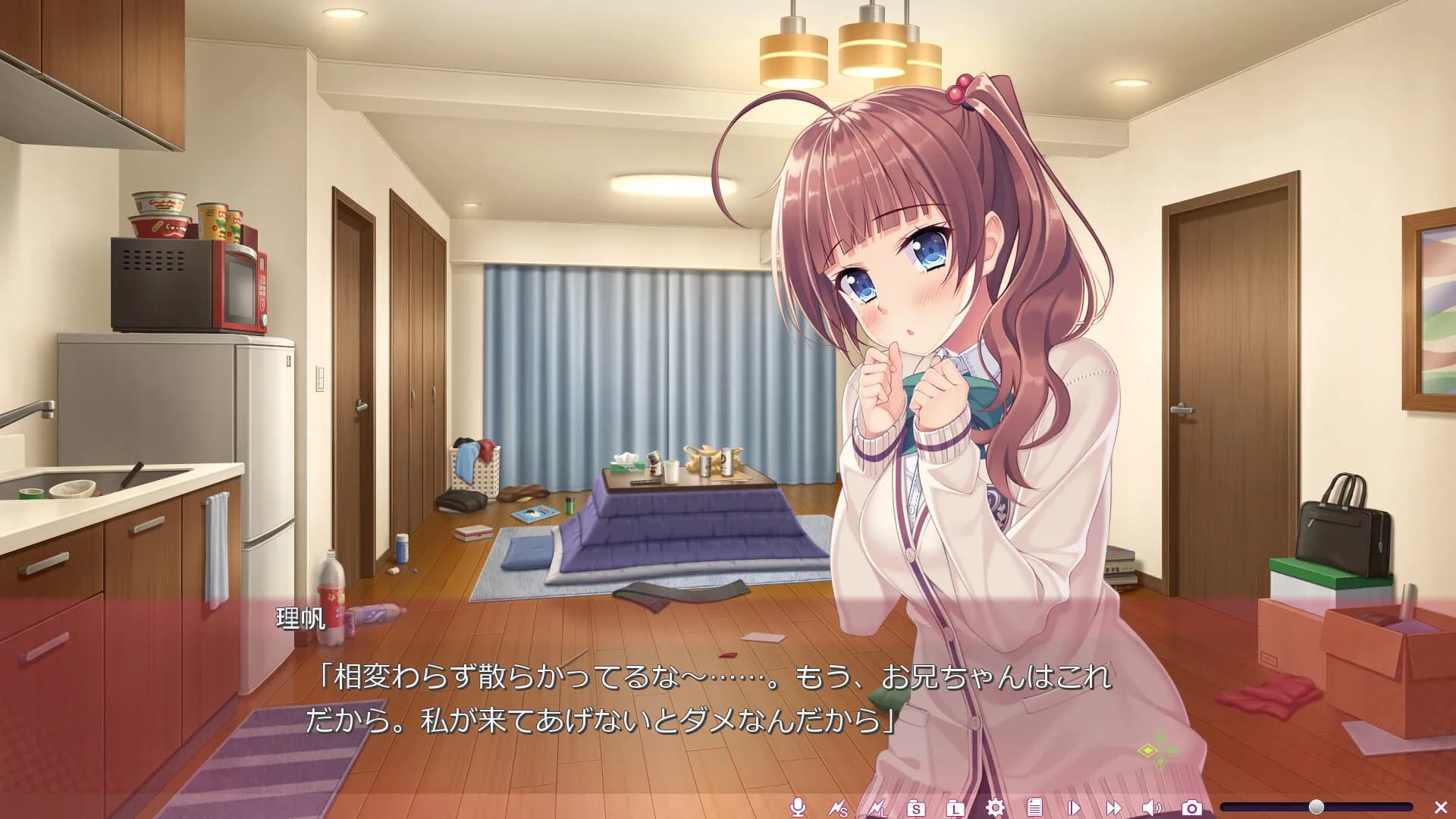Quick save using the lightning S icon
This screenshot has width=1456, height=819.
click(837, 808)
